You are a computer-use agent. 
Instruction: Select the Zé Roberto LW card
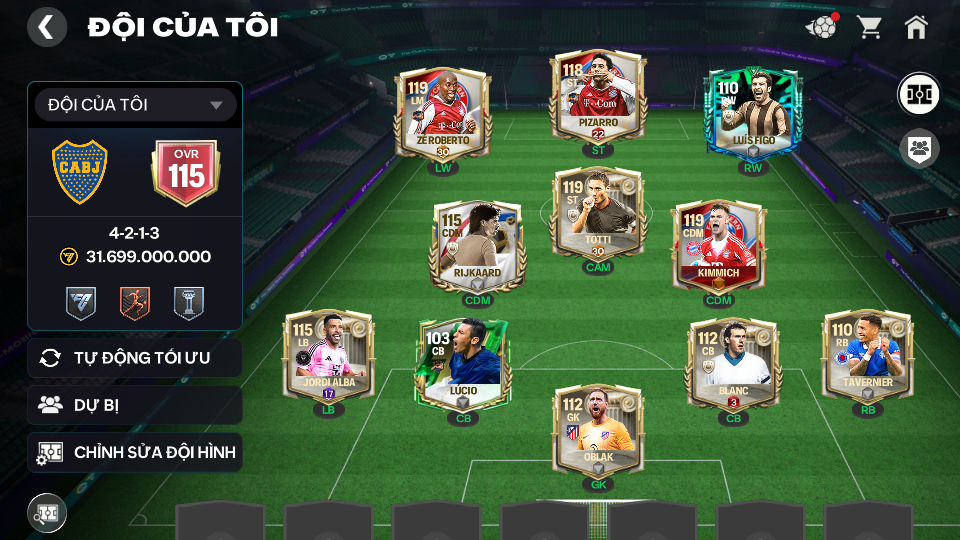[x=442, y=112]
